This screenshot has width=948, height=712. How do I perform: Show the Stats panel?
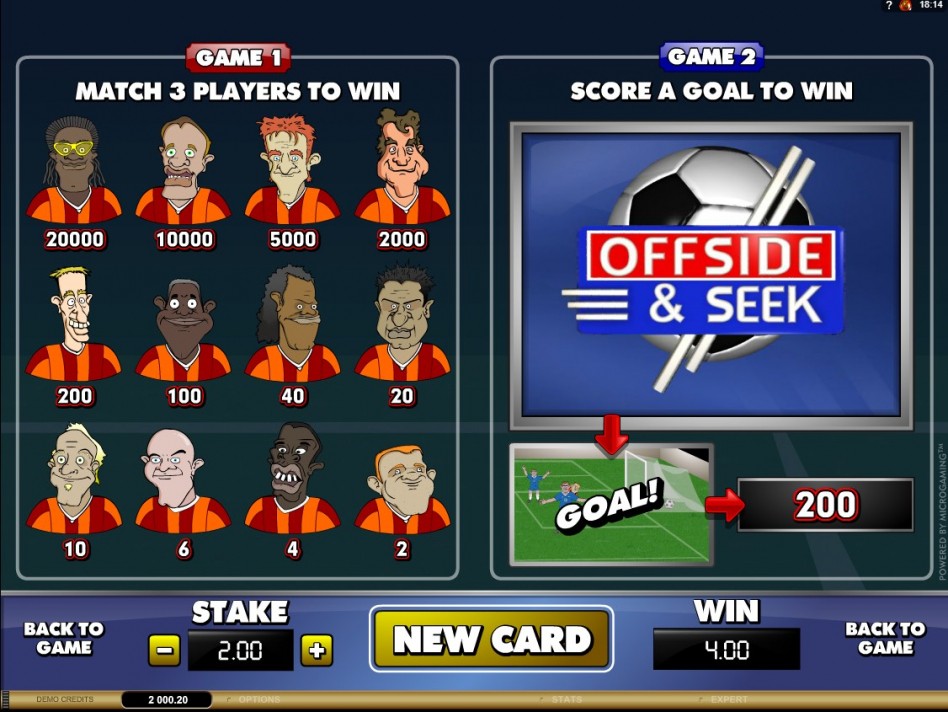coord(566,700)
